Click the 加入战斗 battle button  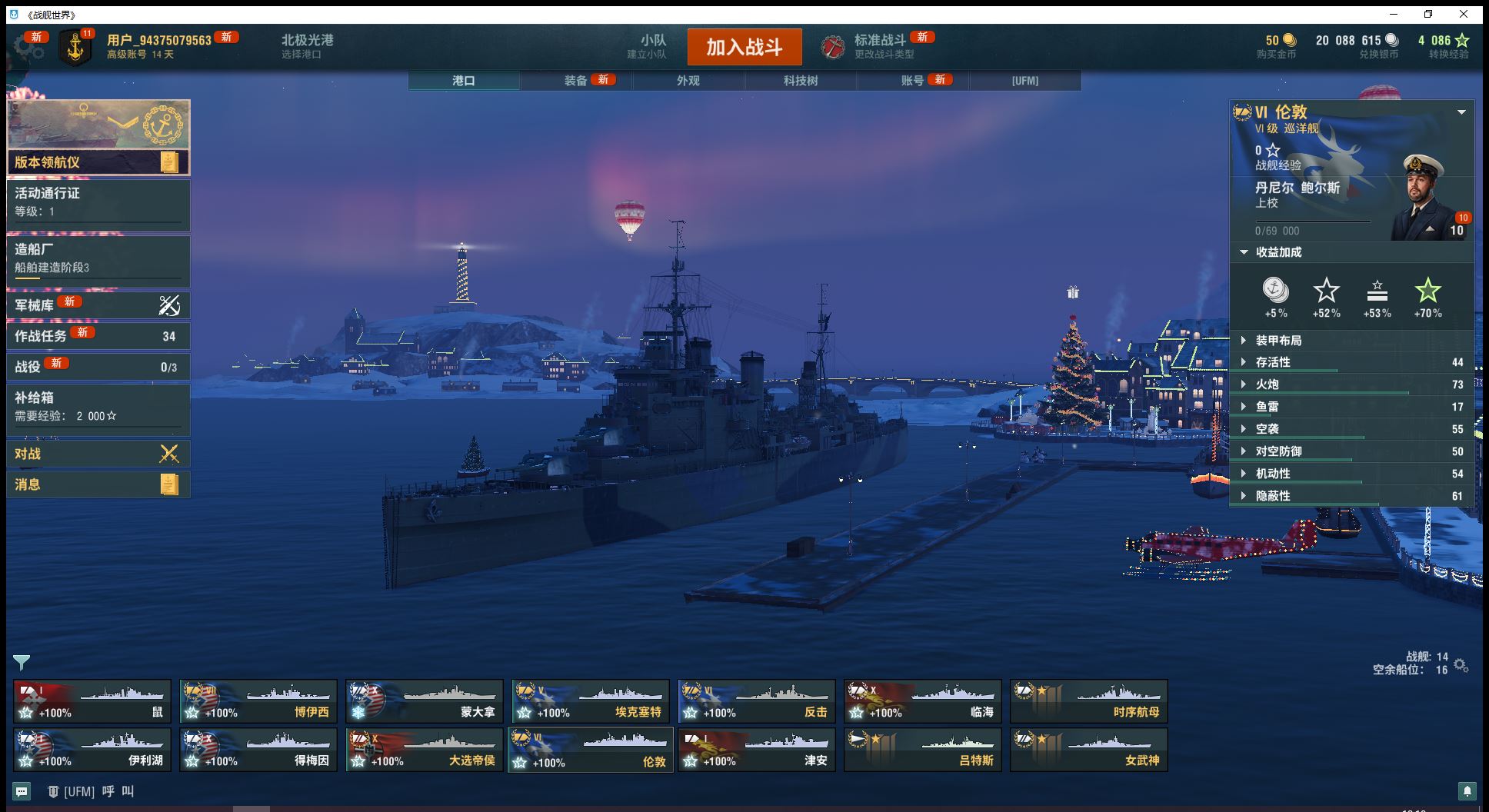[744, 47]
